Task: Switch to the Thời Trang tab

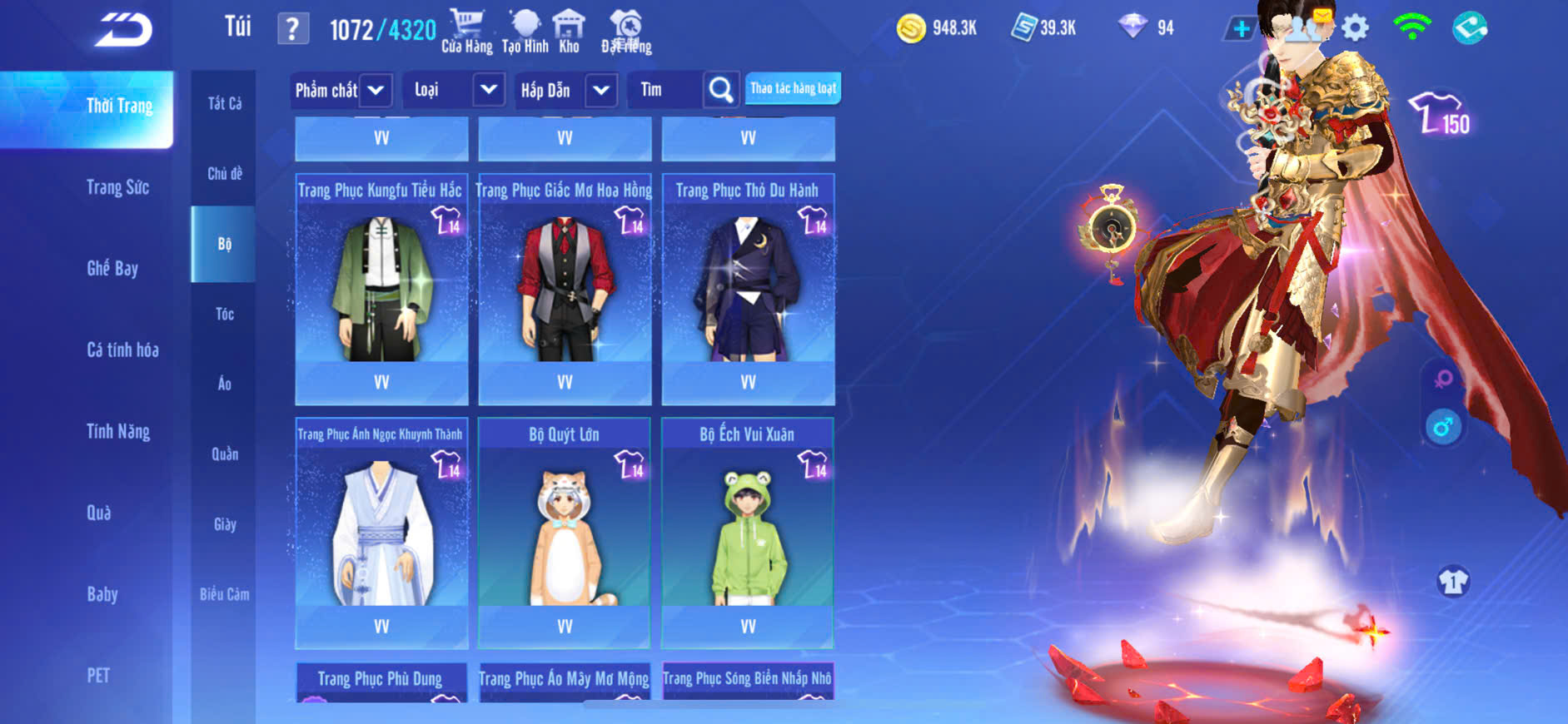Action: [119, 106]
